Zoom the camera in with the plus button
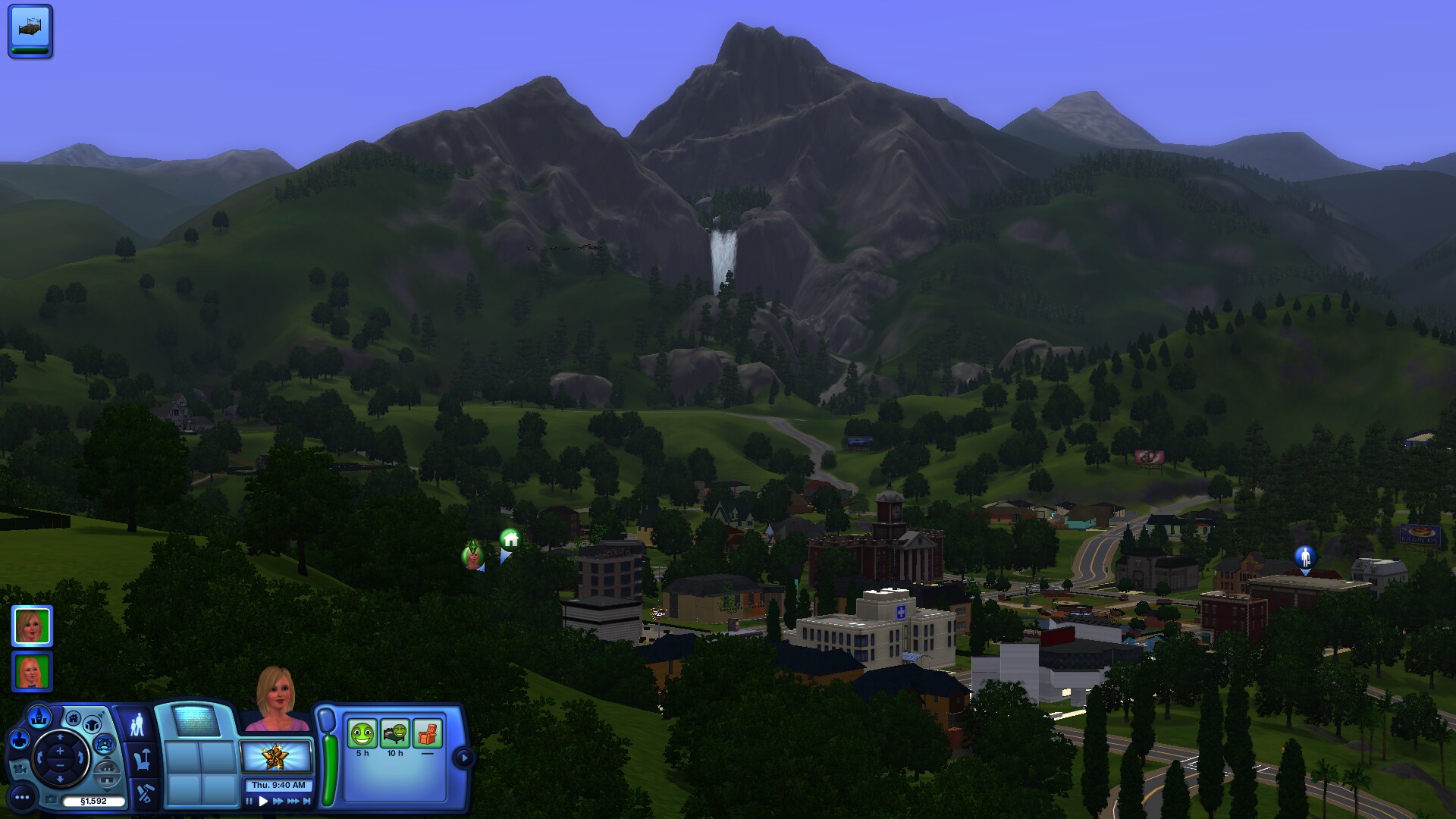 click(60, 751)
